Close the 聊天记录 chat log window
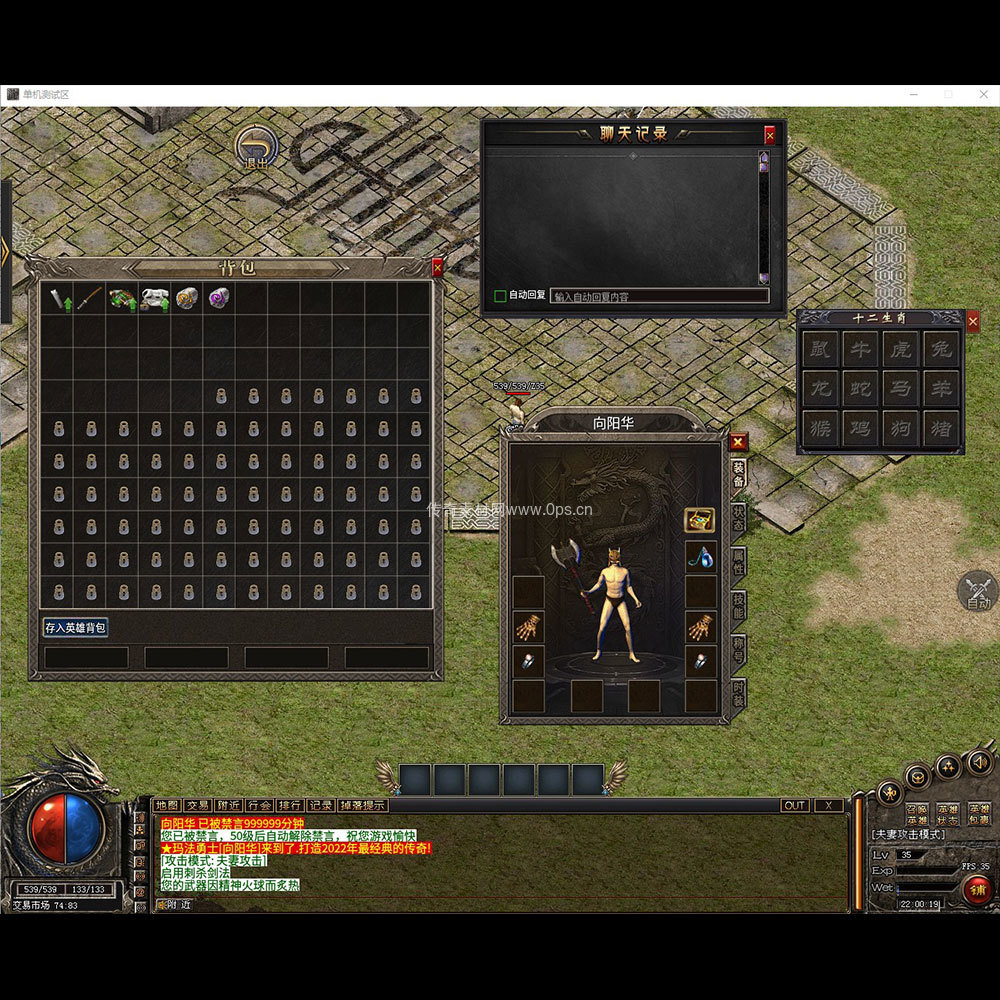 click(x=769, y=134)
